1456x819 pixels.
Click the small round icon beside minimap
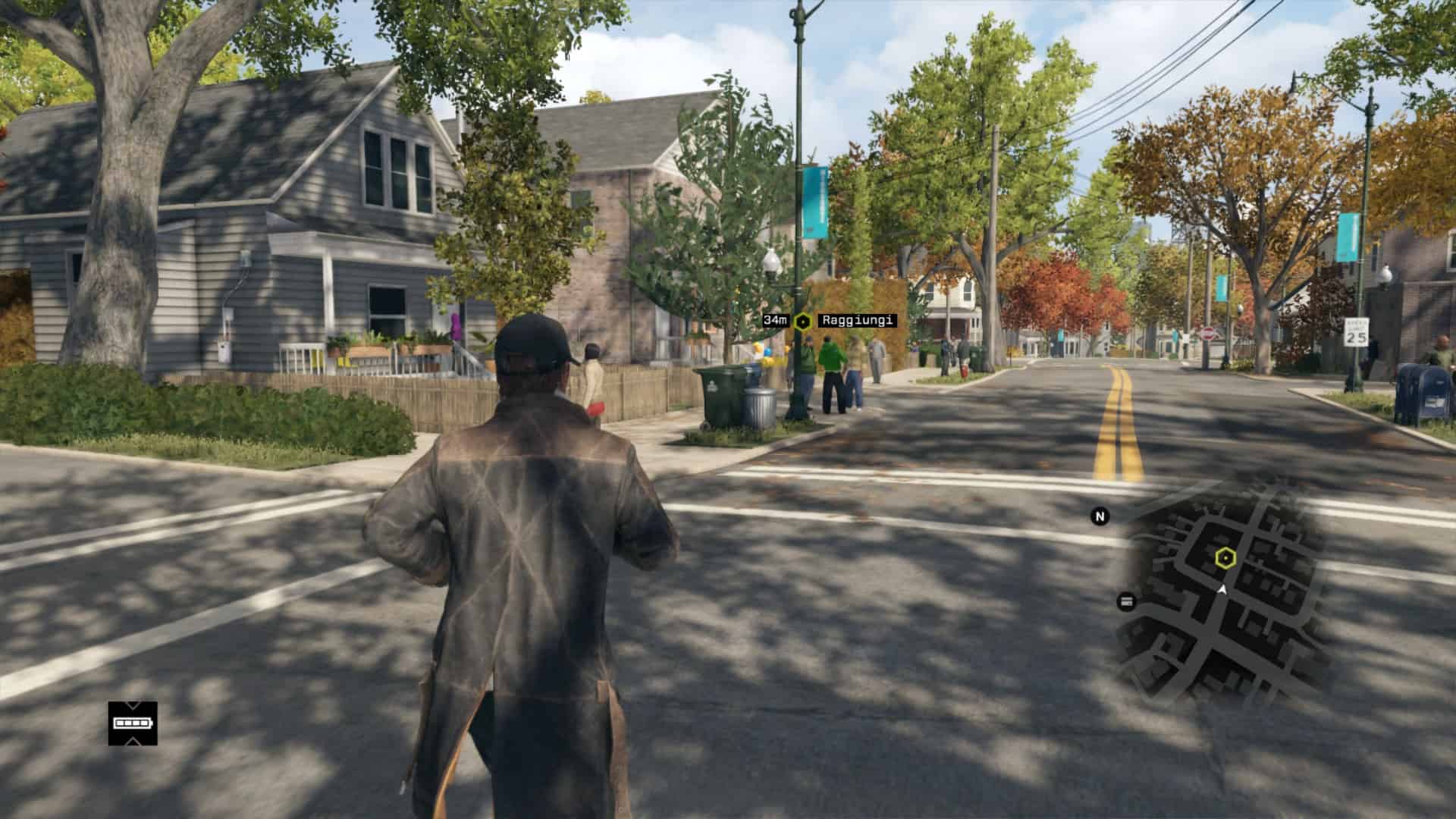pyautogui.click(x=1126, y=601)
